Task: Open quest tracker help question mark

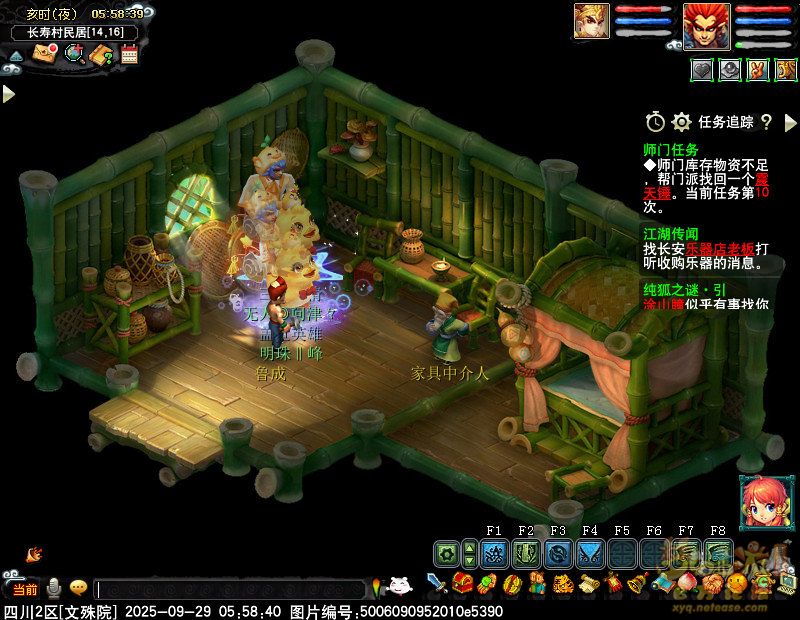Action: click(x=766, y=122)
